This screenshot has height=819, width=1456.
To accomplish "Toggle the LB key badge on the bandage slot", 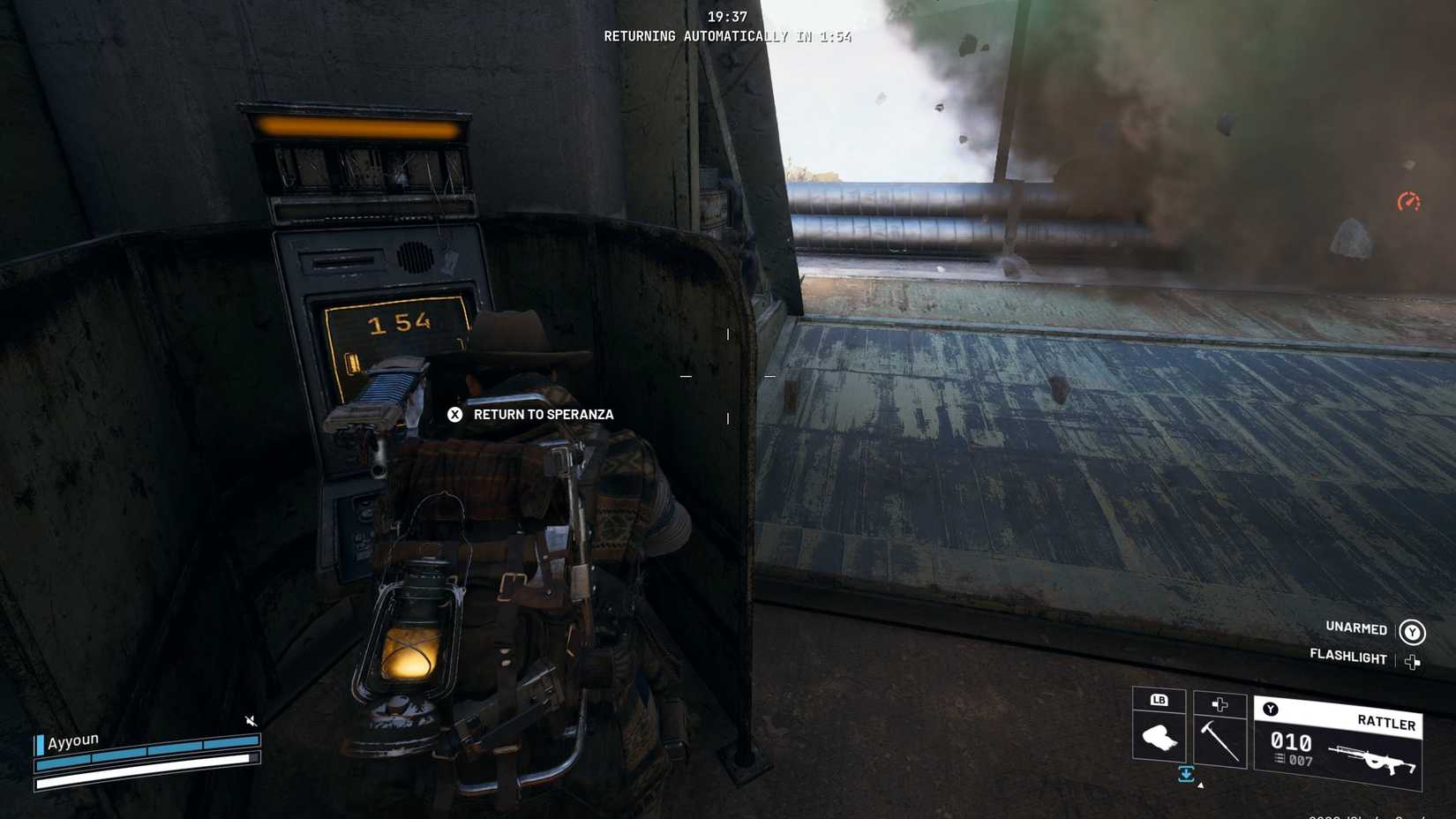I will [x=1160, y=700].
